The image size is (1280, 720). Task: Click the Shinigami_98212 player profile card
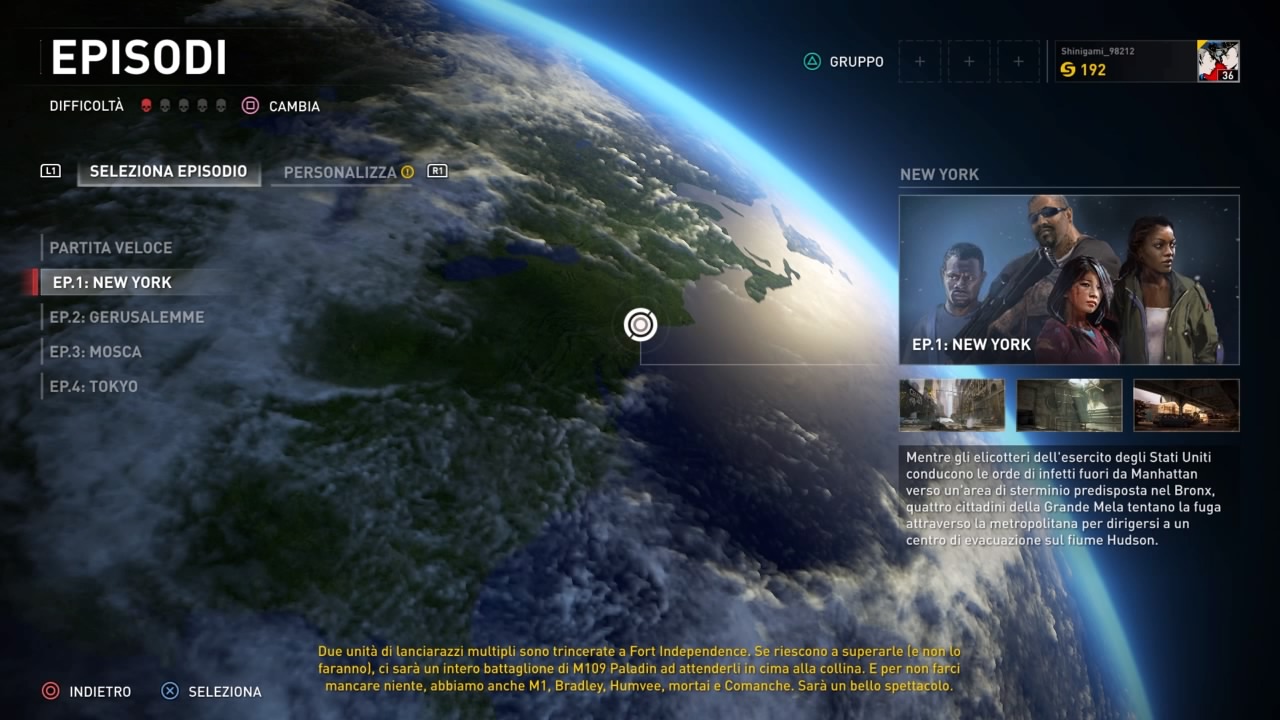tap(1147, 61)
